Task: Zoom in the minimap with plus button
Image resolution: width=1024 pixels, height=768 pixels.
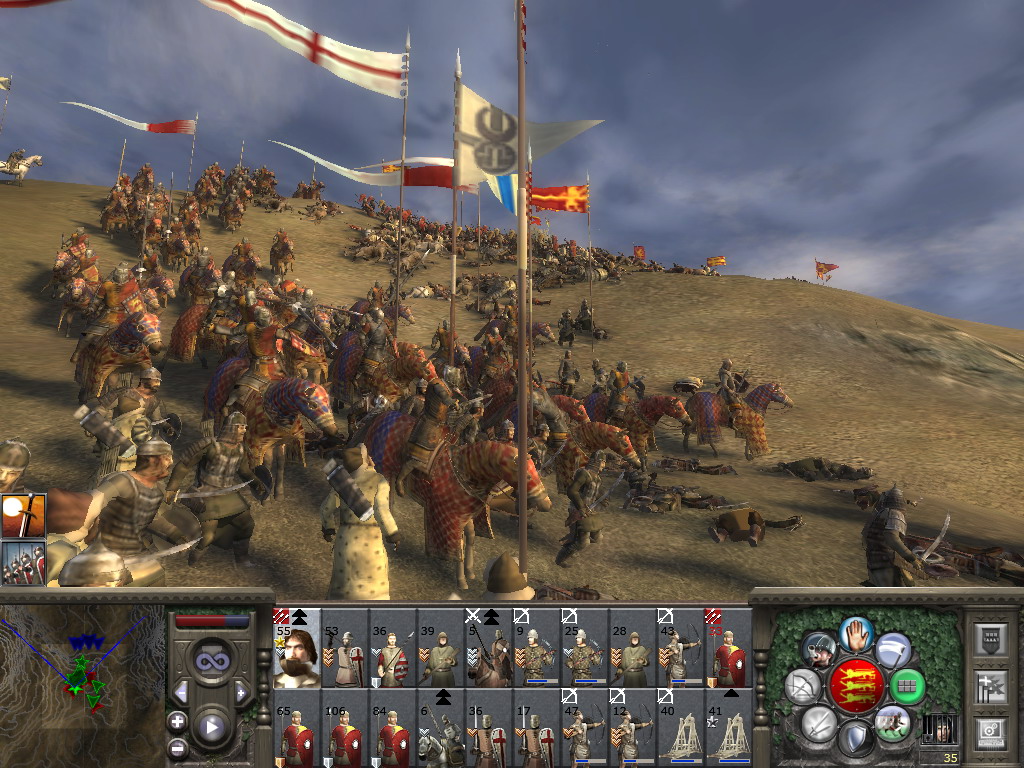Action: point(178,720)
